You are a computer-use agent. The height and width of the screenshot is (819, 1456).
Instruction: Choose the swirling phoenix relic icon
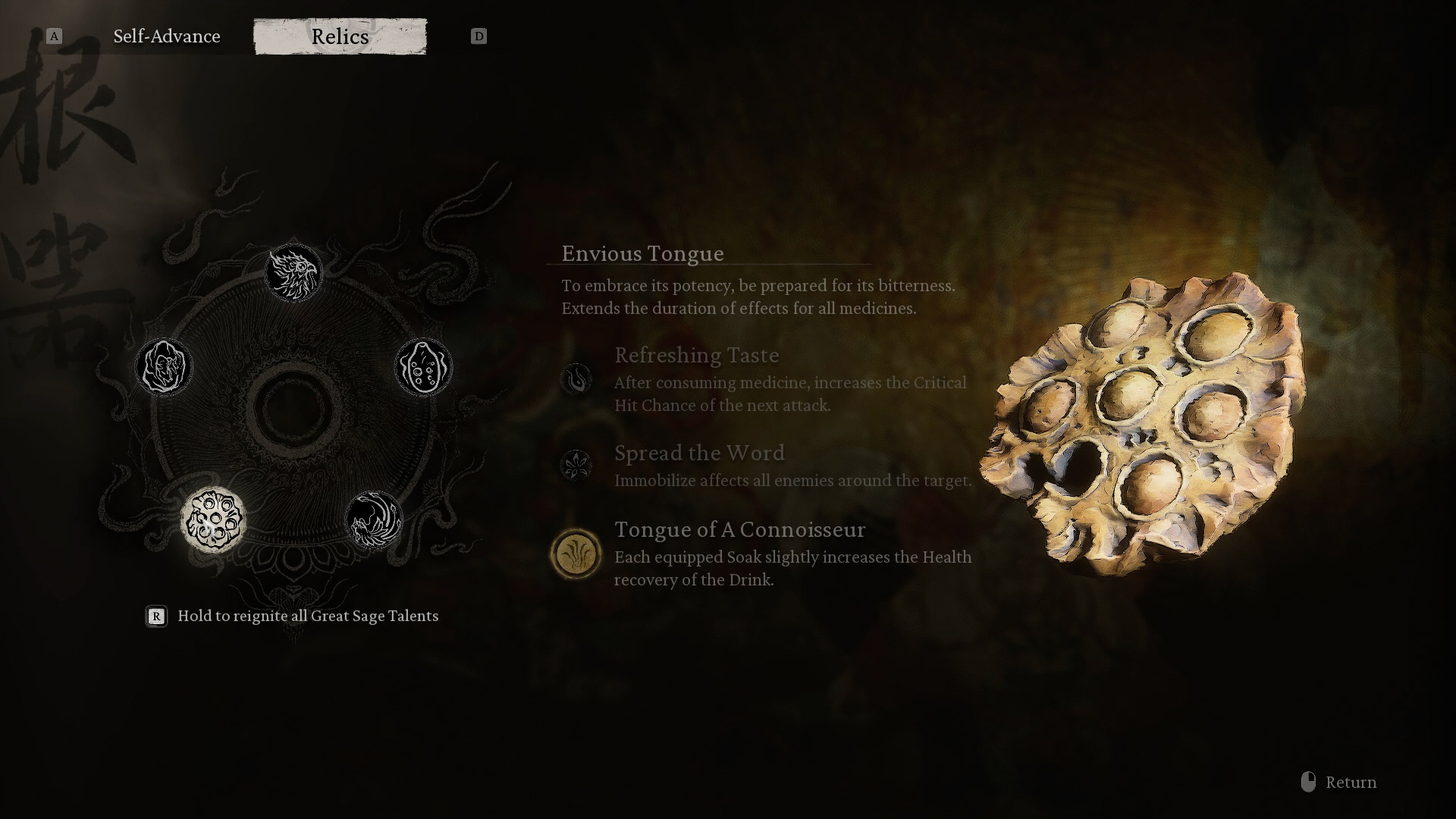374,519
